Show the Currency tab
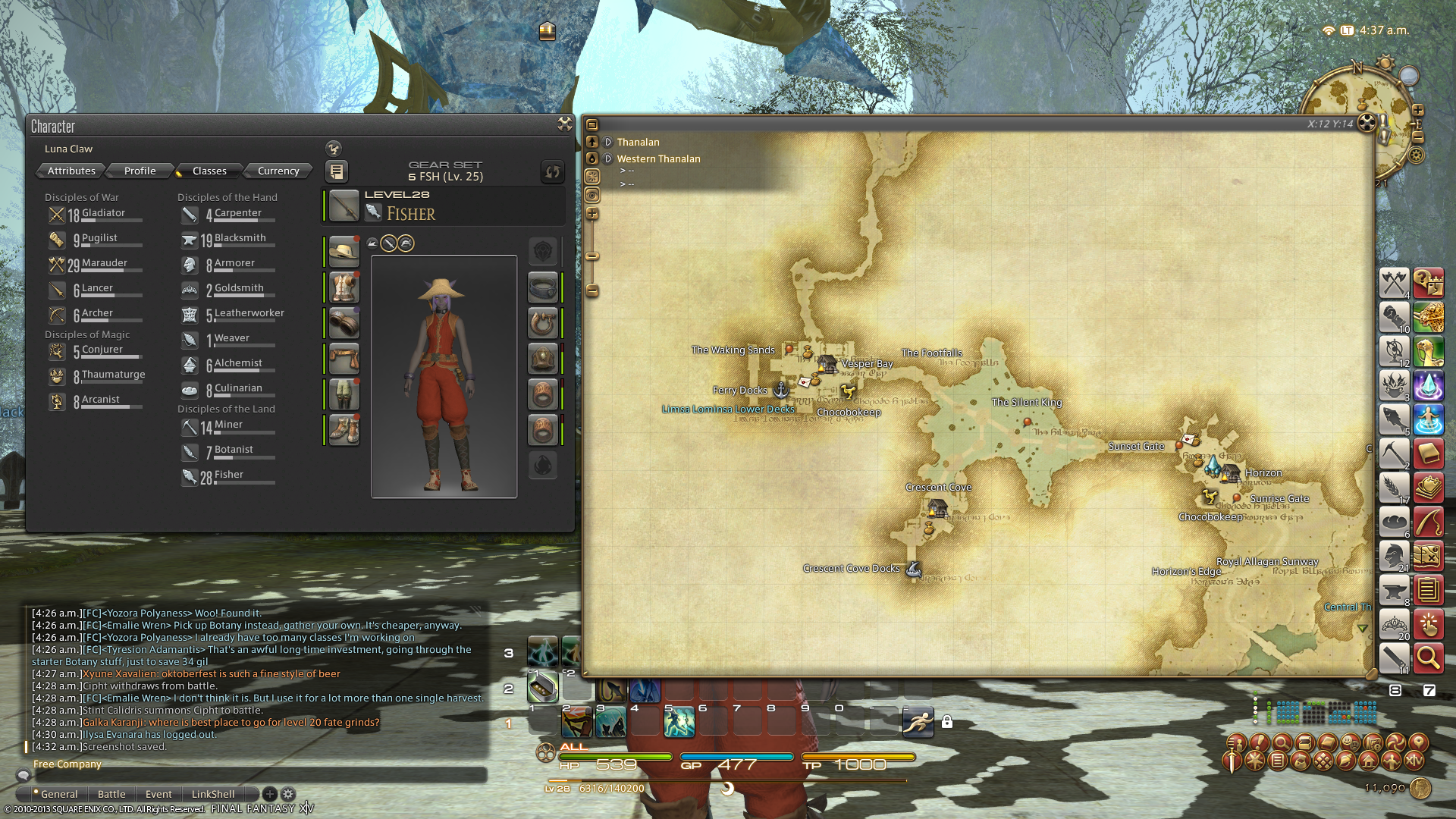 278,171
